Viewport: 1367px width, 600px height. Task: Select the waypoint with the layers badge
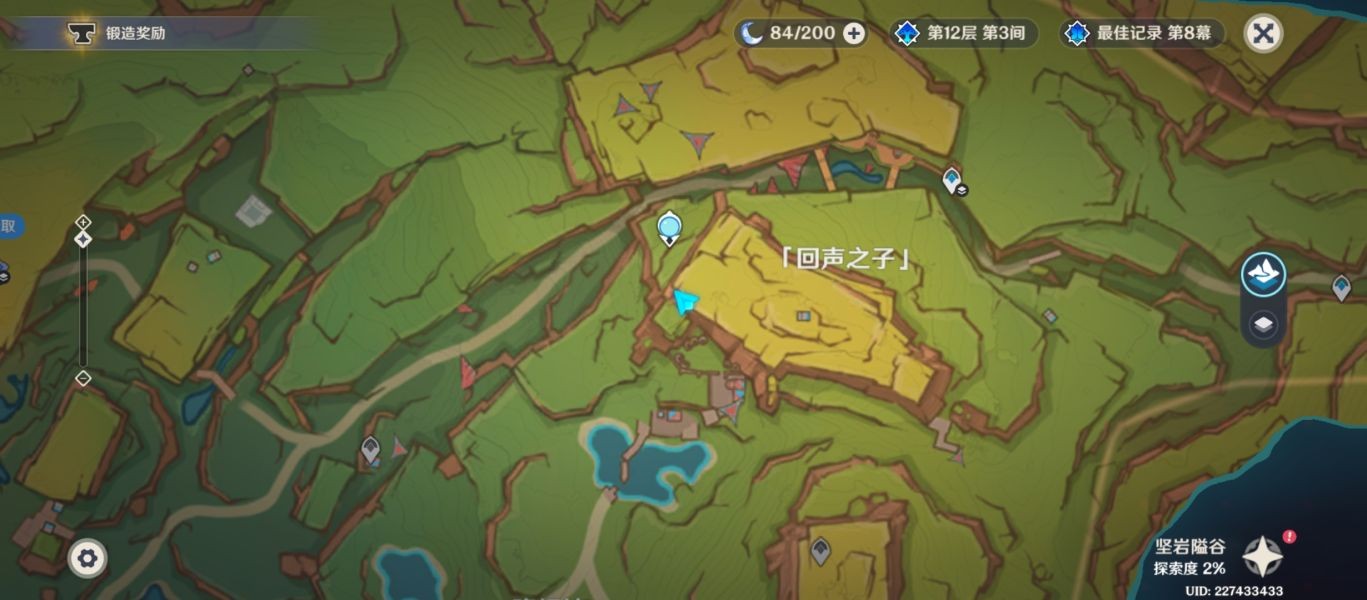951,180
